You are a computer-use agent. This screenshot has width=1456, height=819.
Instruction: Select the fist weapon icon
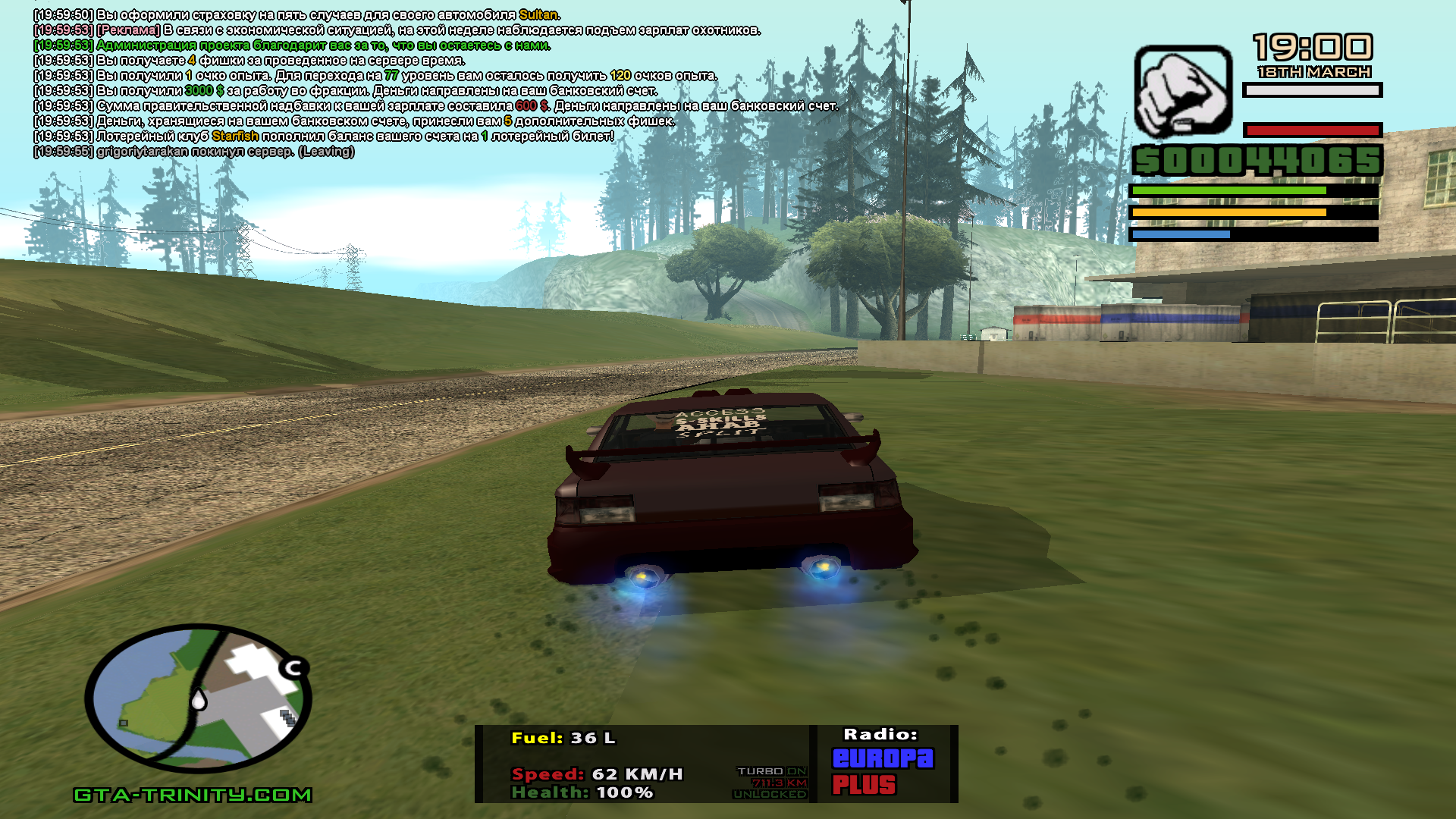pos(1182,91)
